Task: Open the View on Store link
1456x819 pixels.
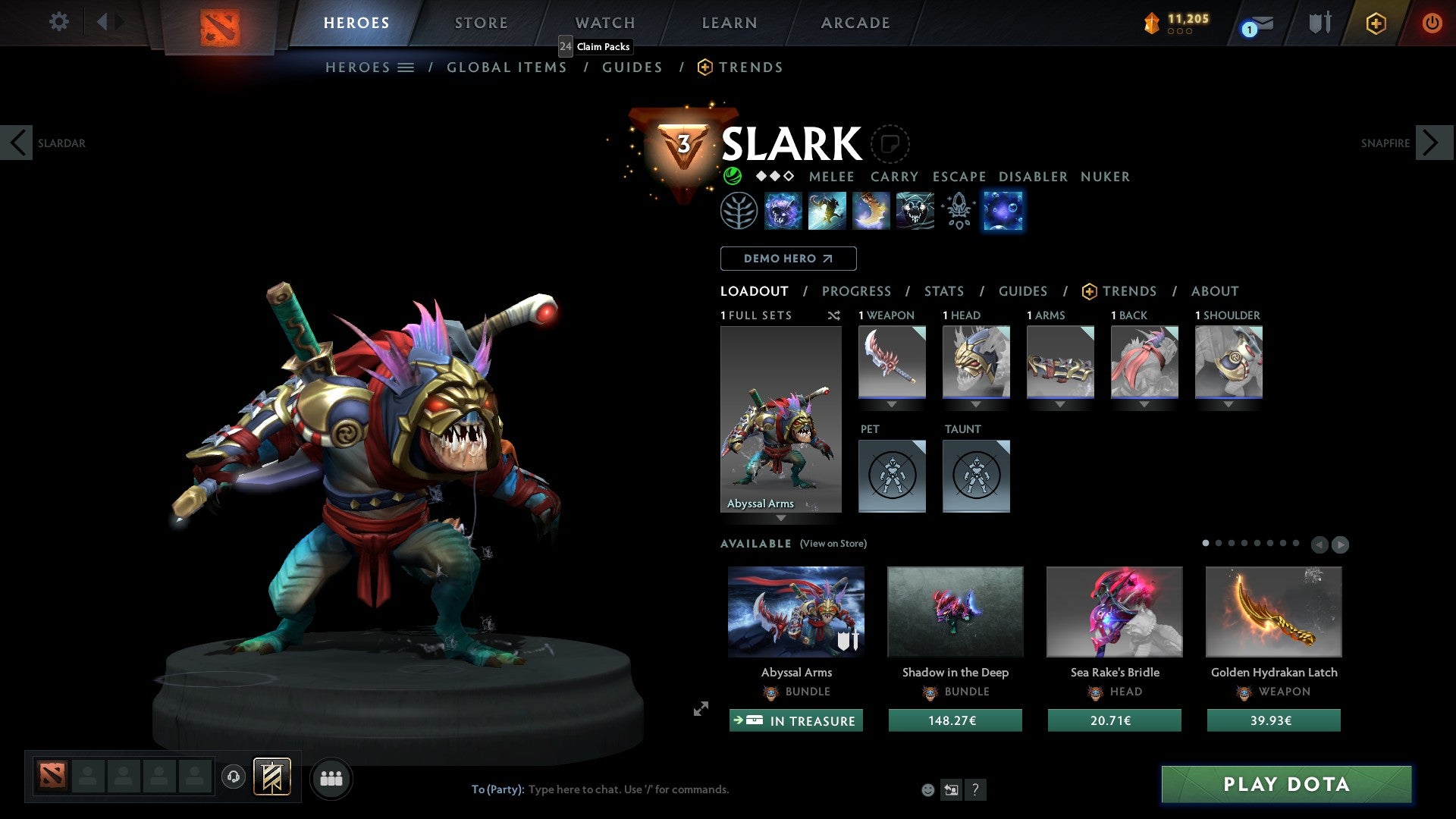Action: click(834, 544)
